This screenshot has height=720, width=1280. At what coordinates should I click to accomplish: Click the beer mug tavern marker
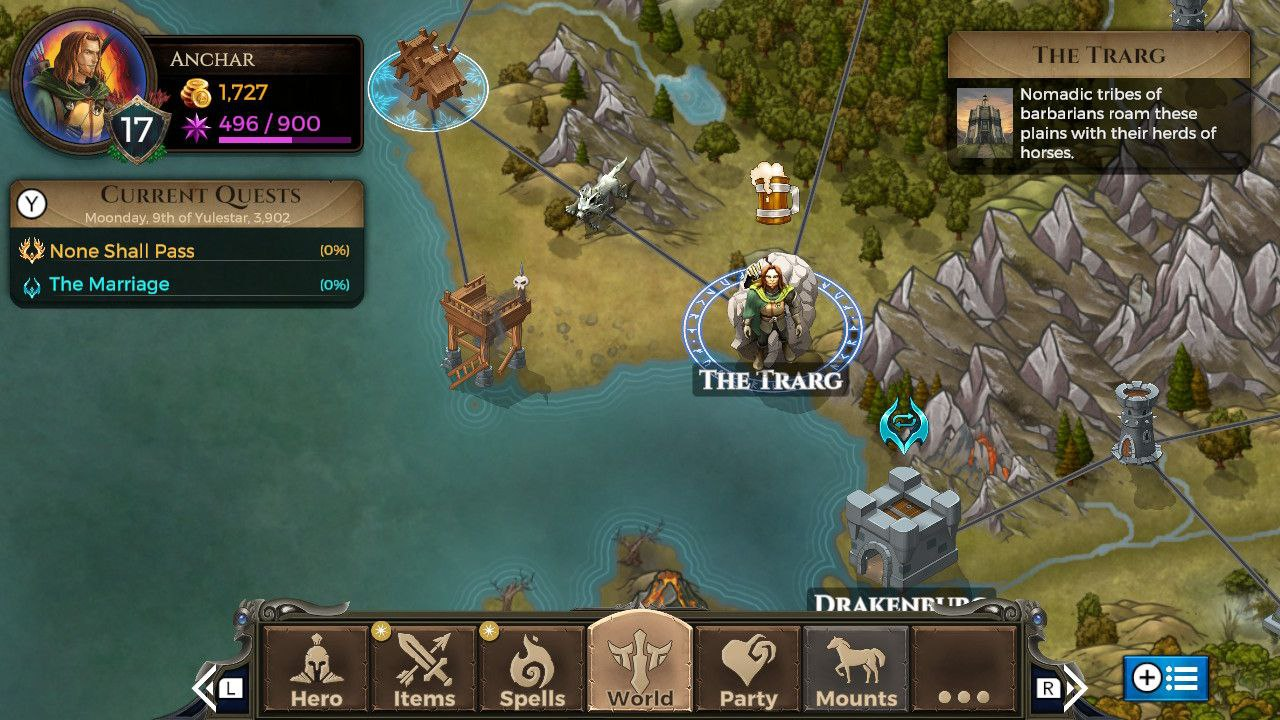click(774, 193)
